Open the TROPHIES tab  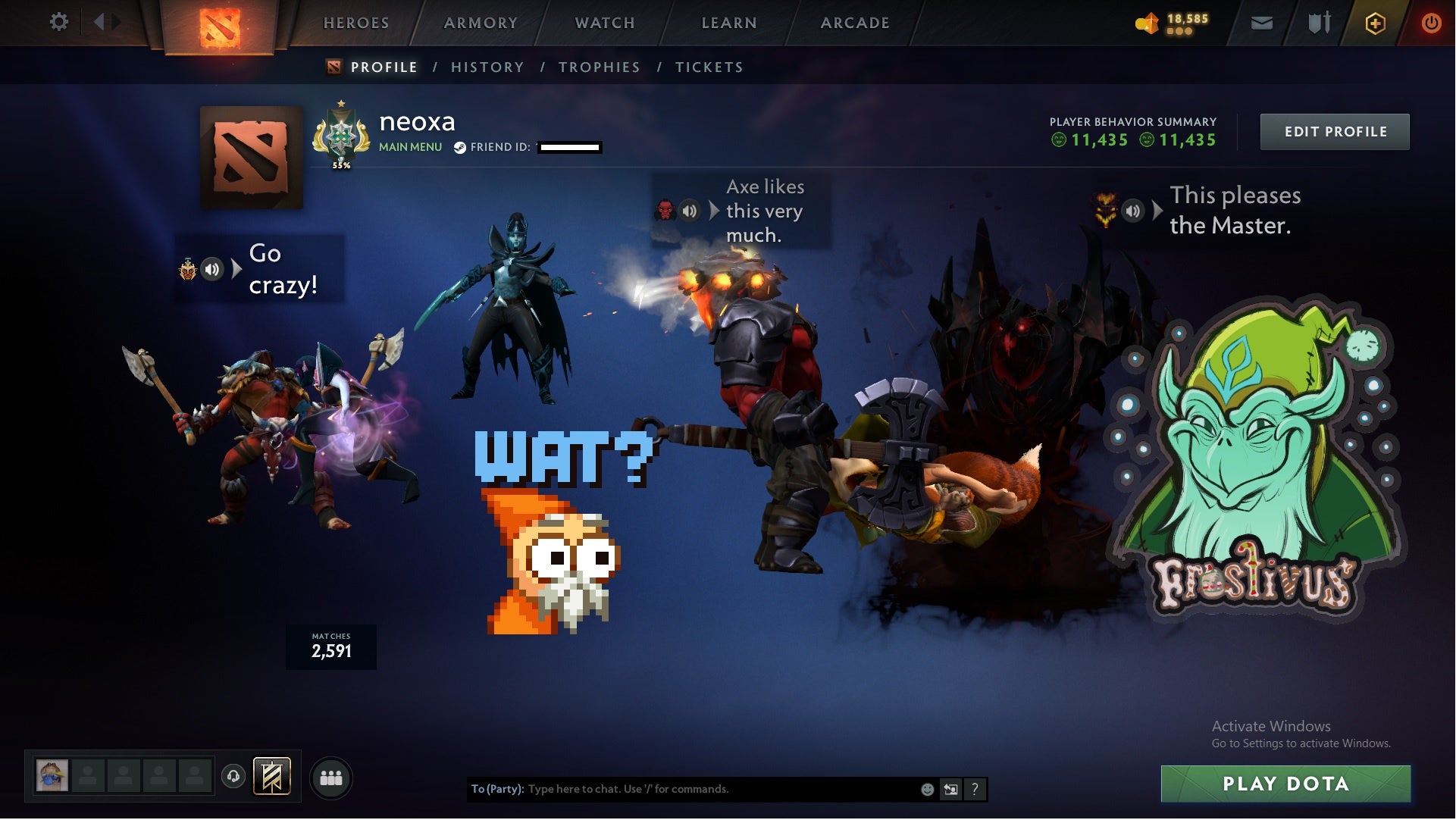point(599,67)
